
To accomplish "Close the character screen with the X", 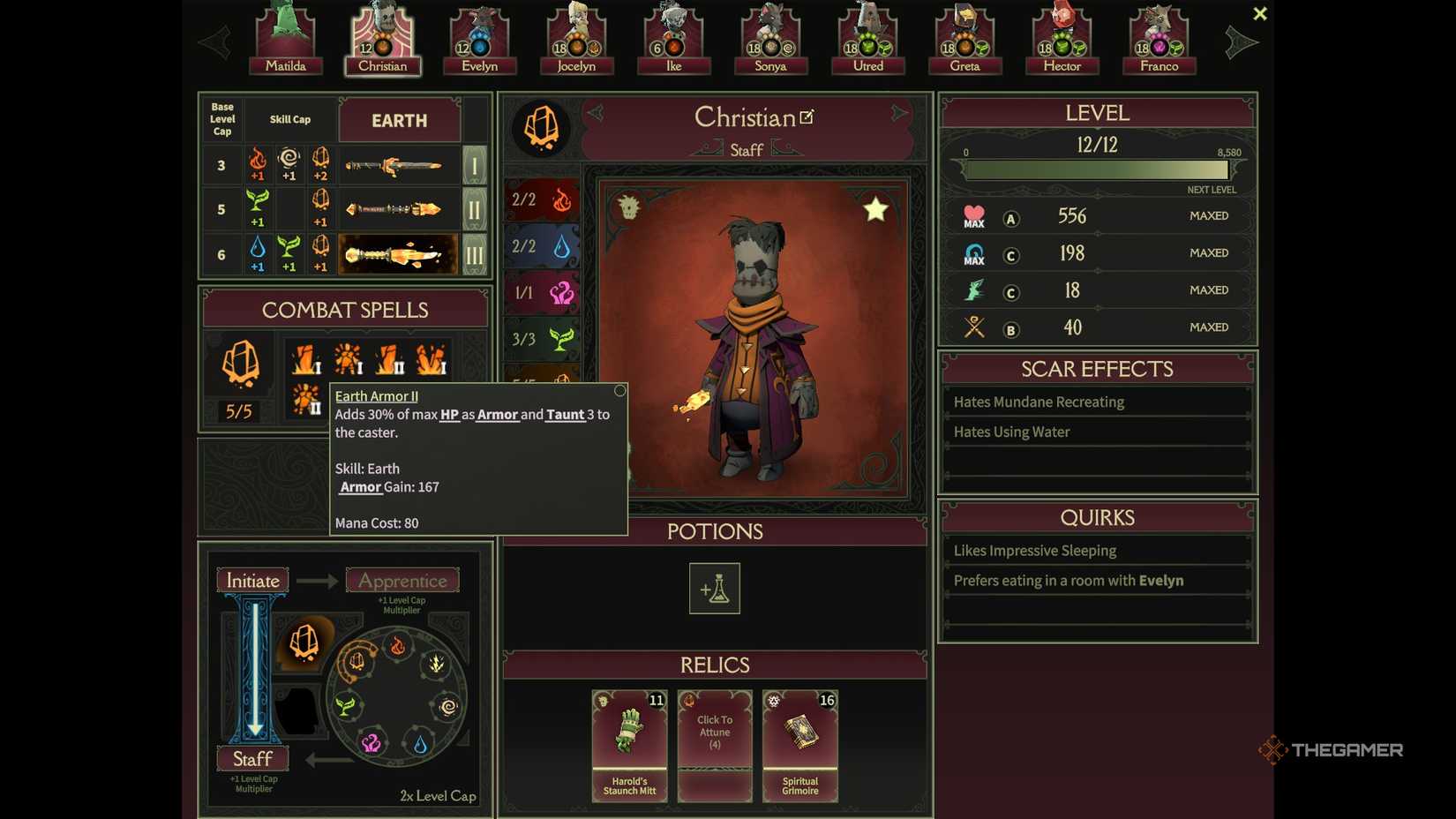I will (x=1259, y=14).
